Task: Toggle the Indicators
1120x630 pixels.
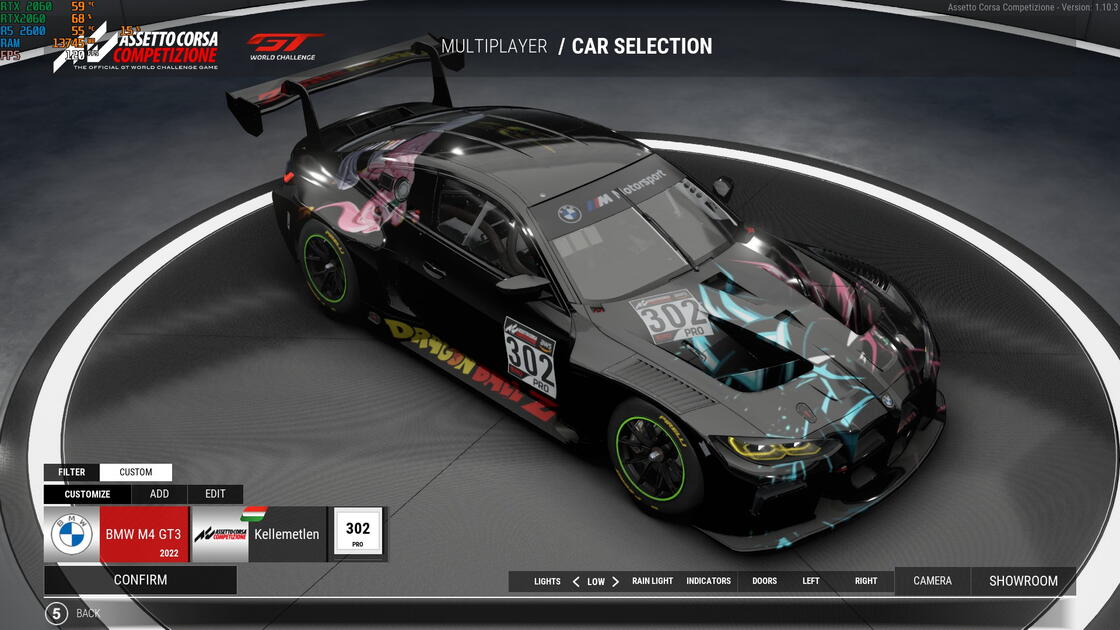Action: tap(708, 581)
